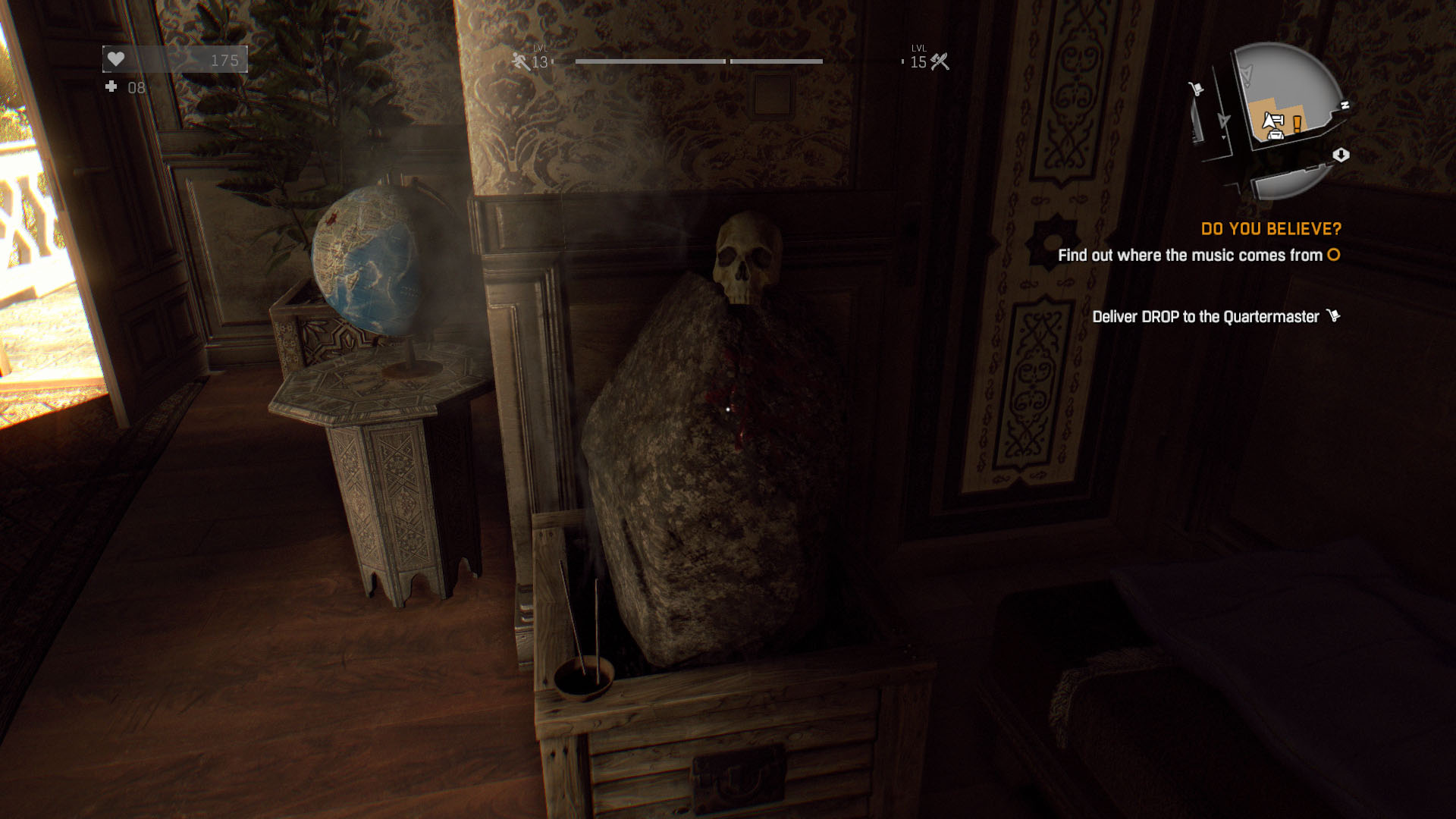Select the "Deliver DROP to the Quartermaster" objective
This screenshot has height=819, width=1456.
1206,317
